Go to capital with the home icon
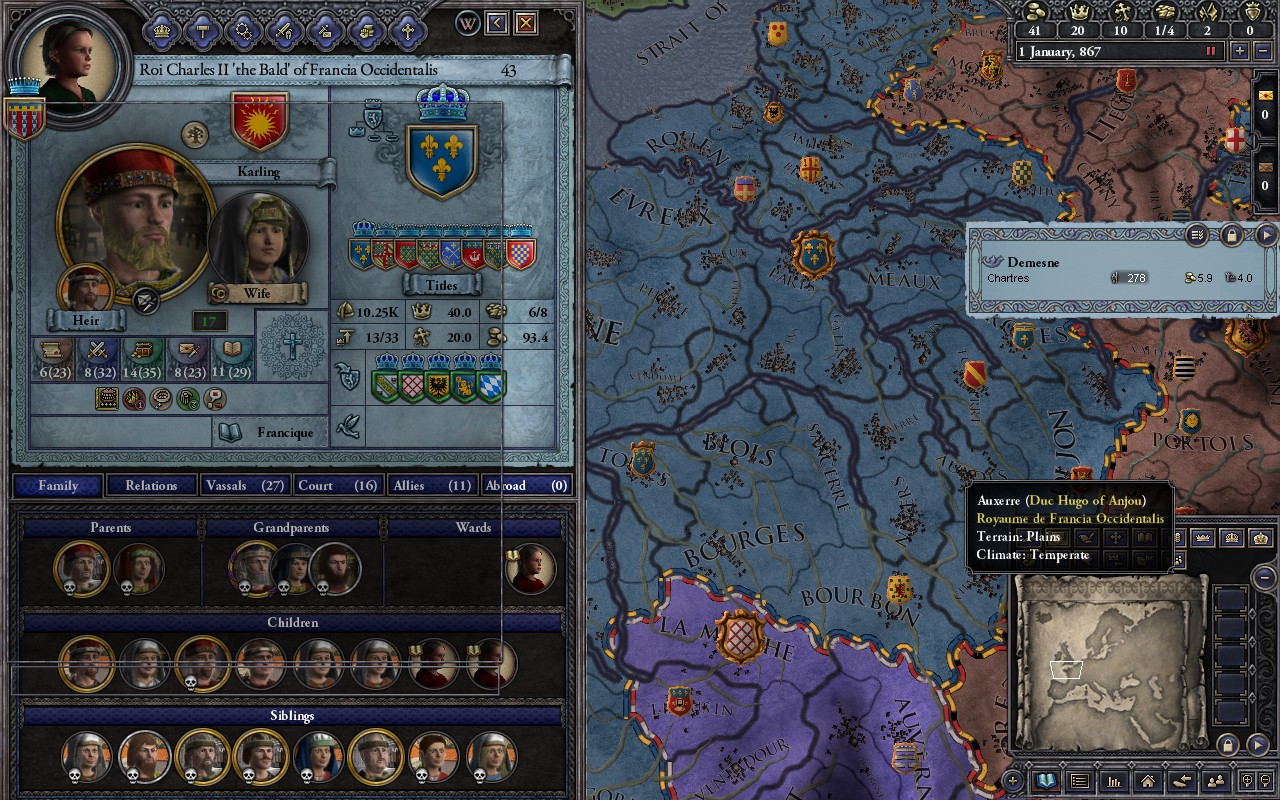The image size is (1280, 800). [x=1146, y=782]
